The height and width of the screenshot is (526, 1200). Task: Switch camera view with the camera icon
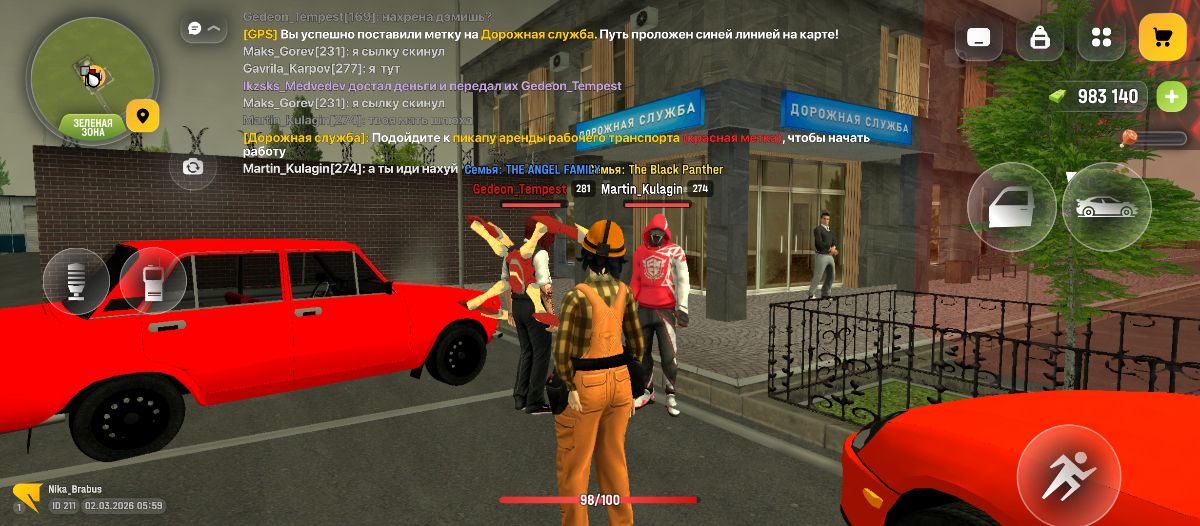193,167
